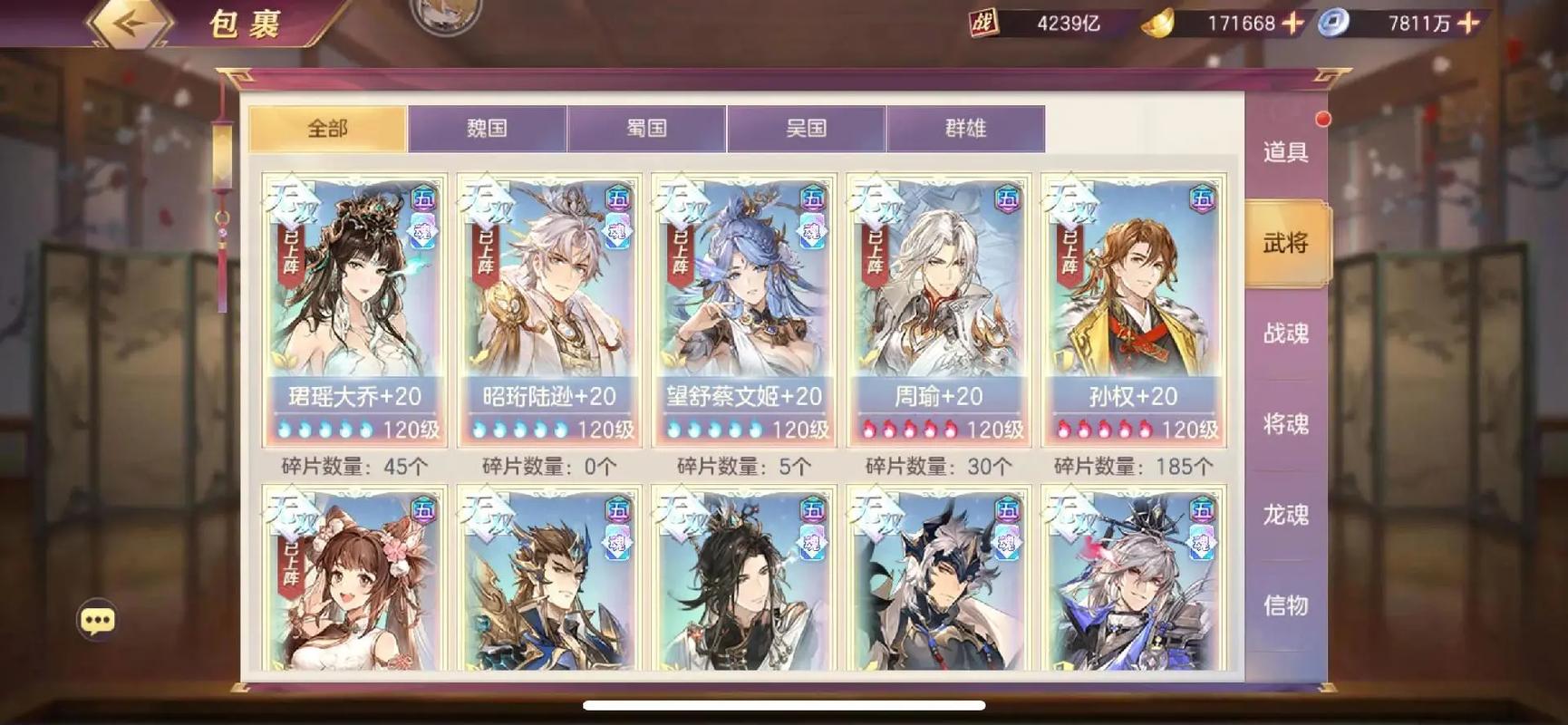Switch to 战魂 in the right sidebar

[x=1286, y=333]
